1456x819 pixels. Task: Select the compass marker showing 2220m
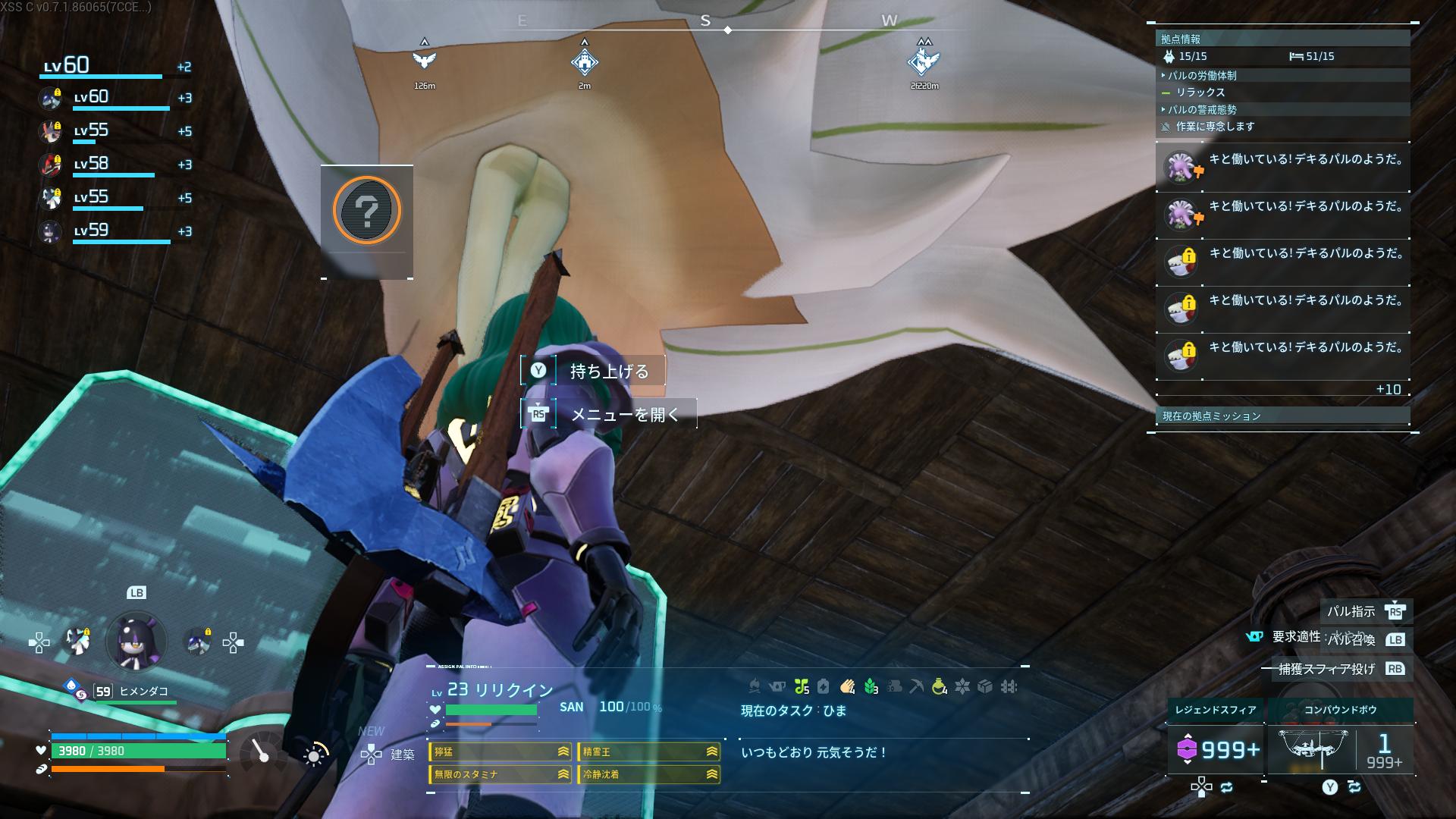924,61
